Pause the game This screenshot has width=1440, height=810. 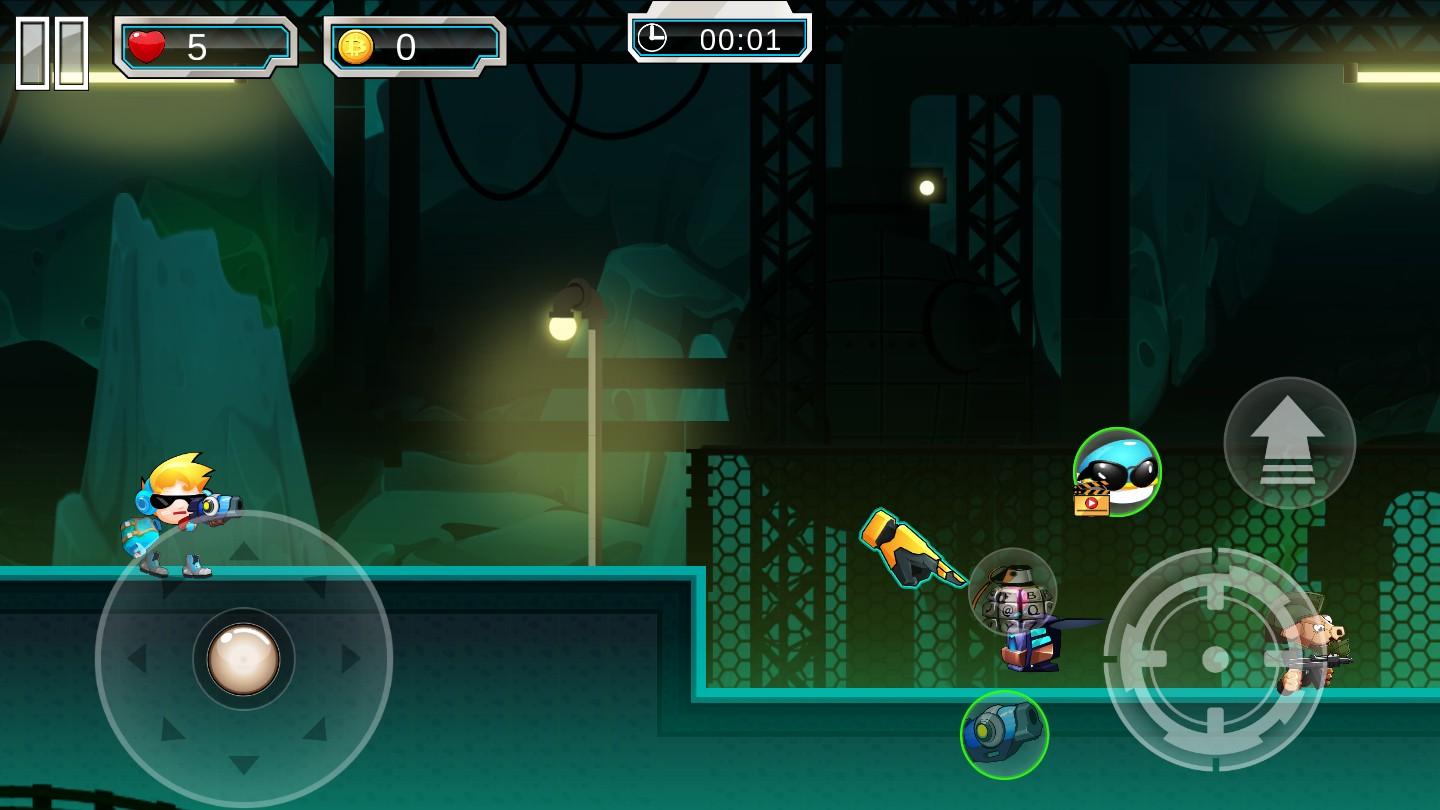click(x=52, y=52)
